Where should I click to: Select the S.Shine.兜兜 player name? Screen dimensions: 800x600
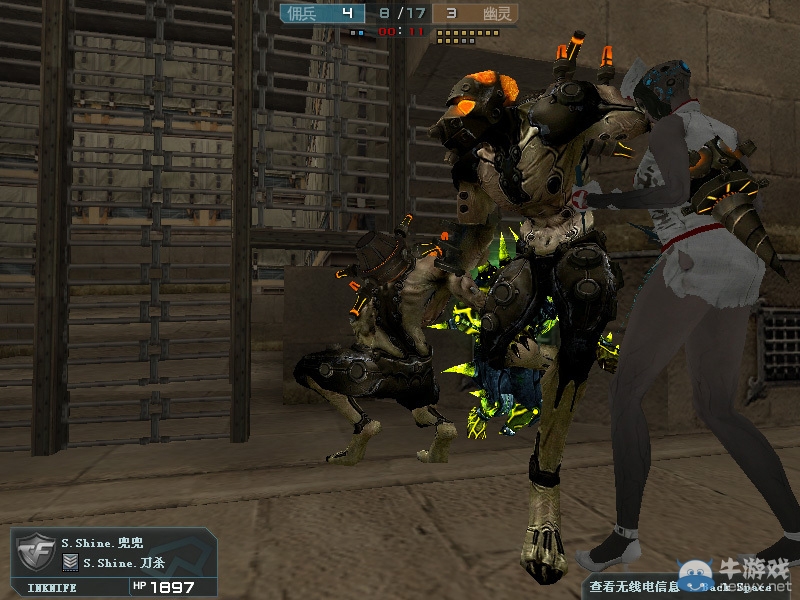click(104, 543)
